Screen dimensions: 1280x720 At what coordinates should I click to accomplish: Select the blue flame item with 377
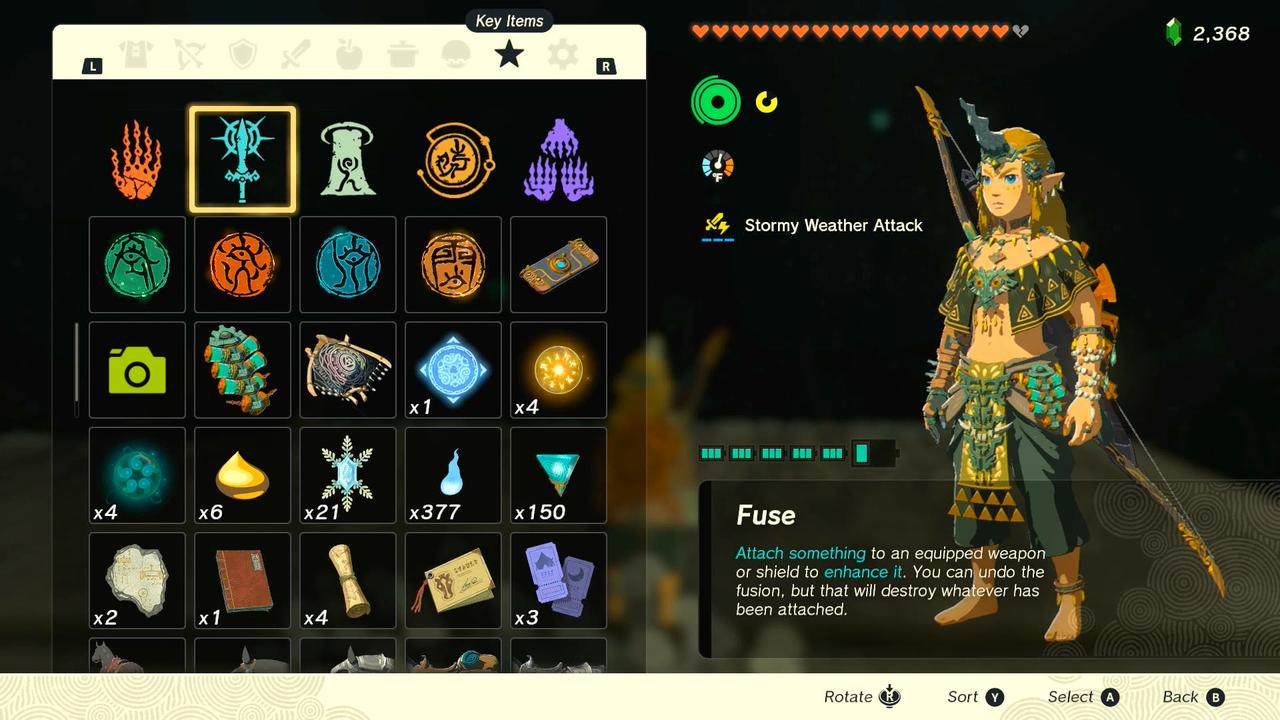[453, 475]
